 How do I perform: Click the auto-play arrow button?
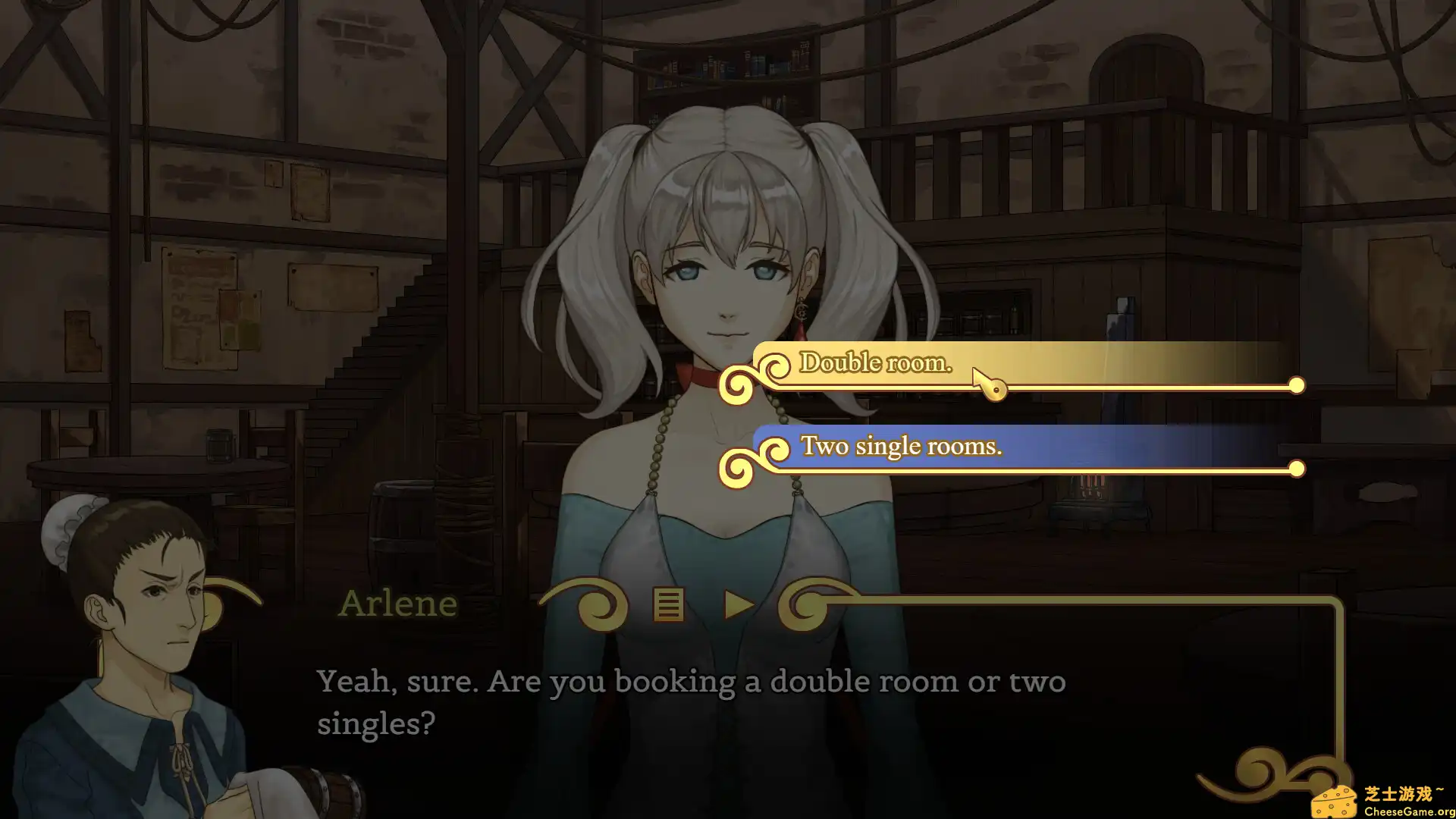point(738,605)
